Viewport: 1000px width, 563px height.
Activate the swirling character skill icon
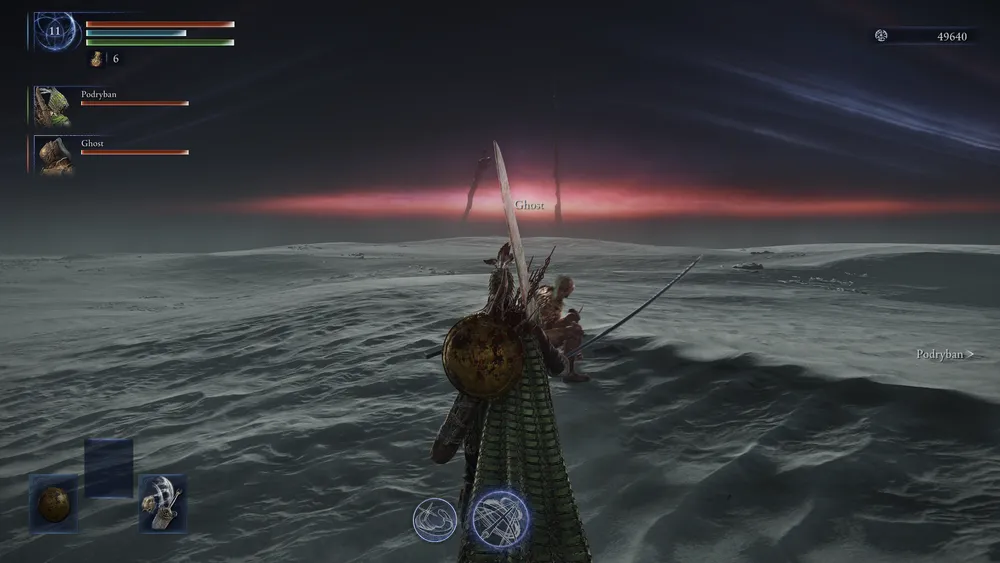point(435,519)
